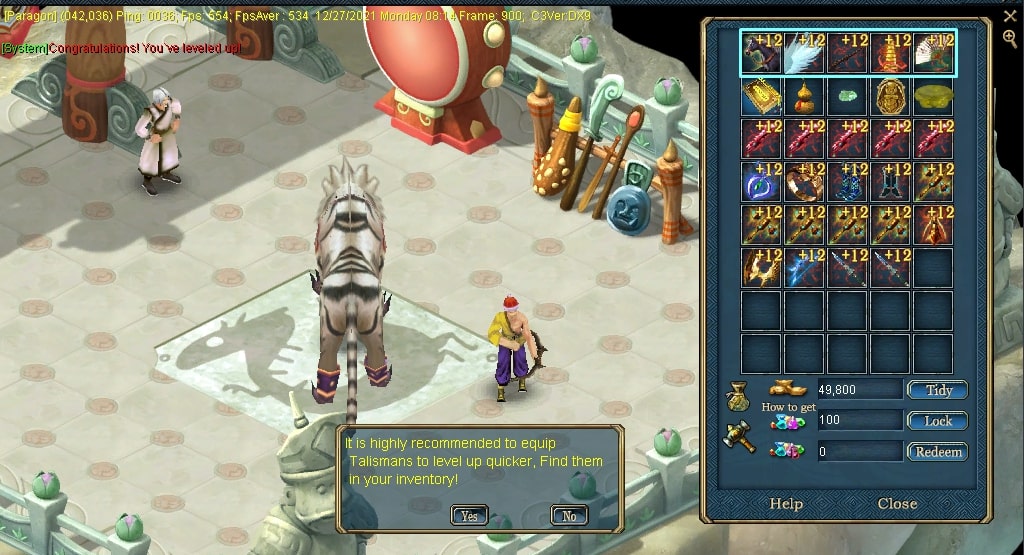
Task: Decline the Talismans prompt with No
Action: coord(569,516)
